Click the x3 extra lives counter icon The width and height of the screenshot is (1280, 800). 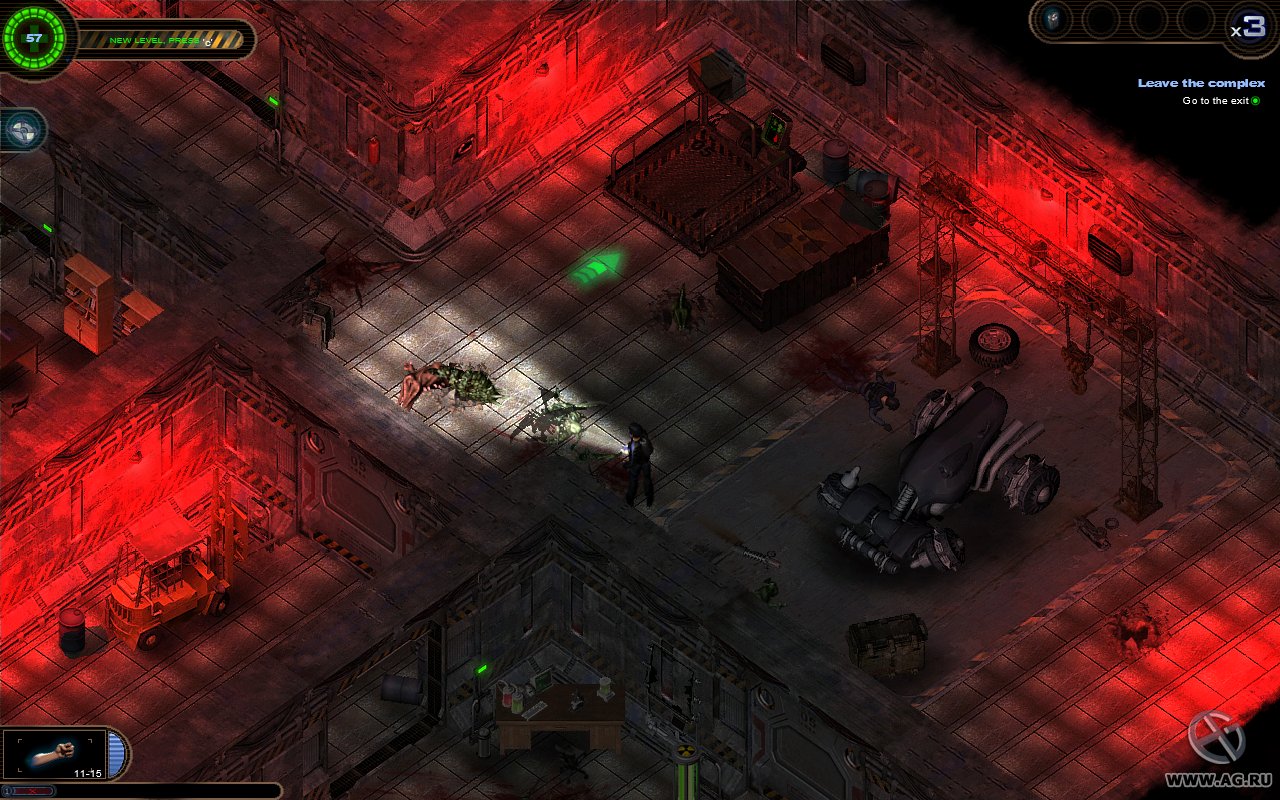point(1252,25)
